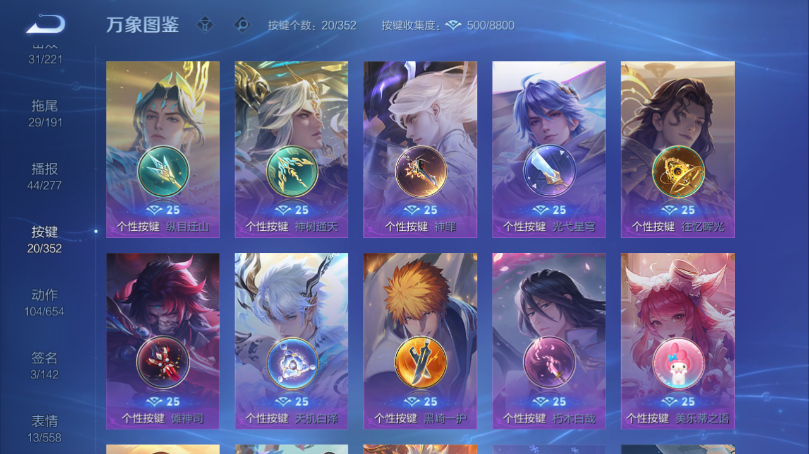The width and height of the screenshot is (809, 454).
Task: Select the orange-haired 黑崎一护 card
Action: click(420, 340)
